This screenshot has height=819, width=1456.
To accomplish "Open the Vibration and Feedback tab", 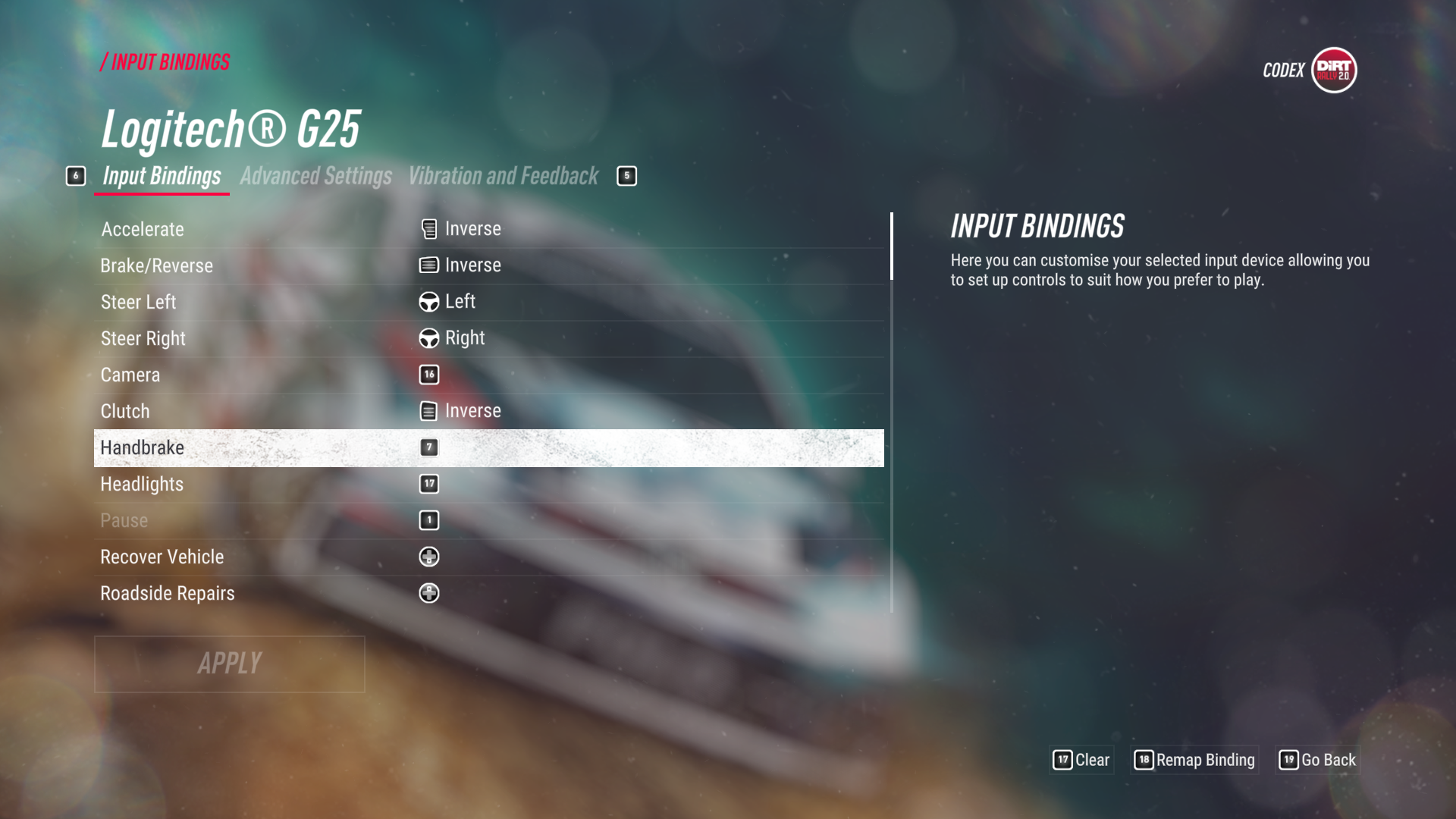I will (504, 177).
